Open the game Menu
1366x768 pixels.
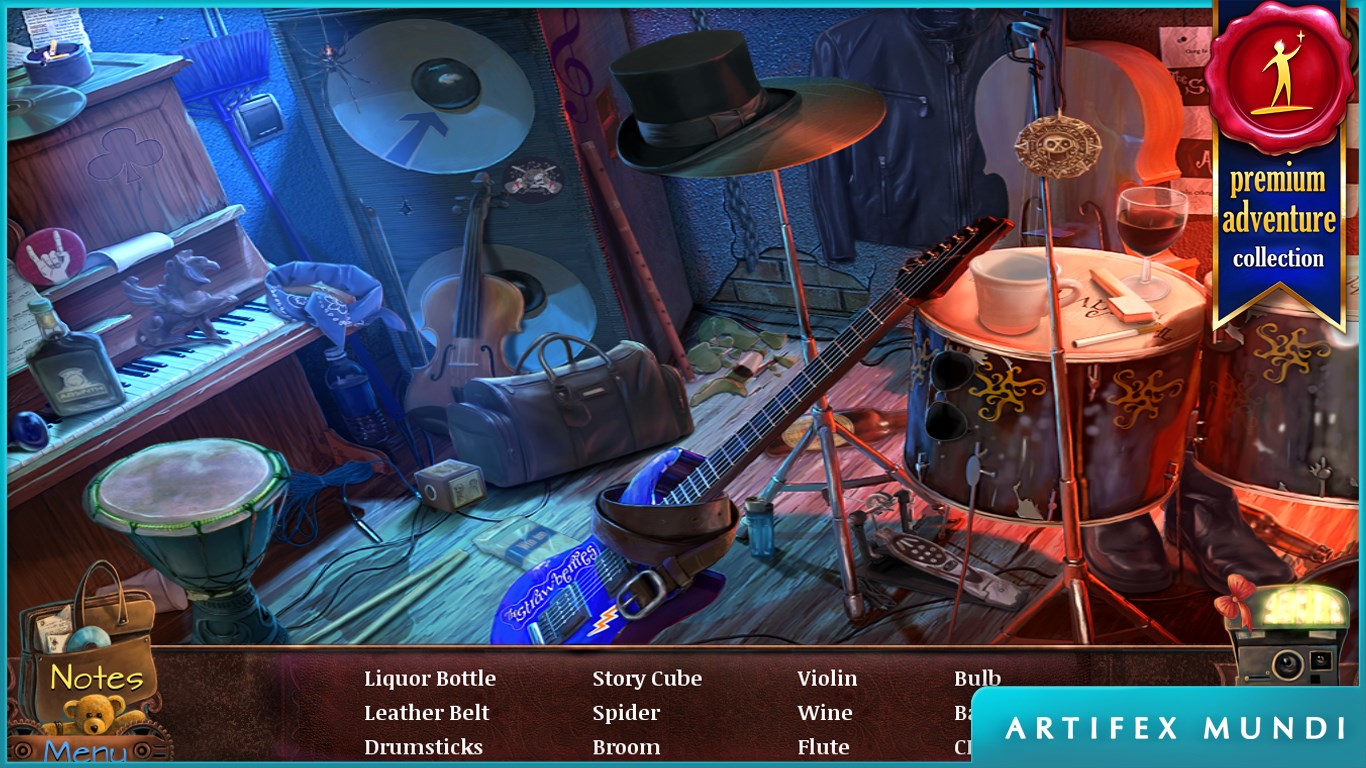pos(85,750)
